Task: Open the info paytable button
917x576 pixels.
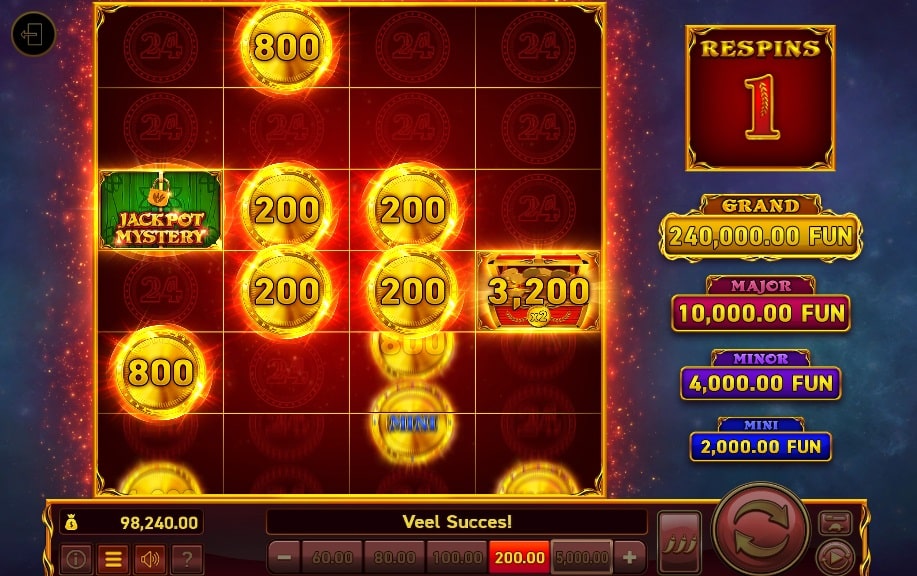Action: click(x=76, y=558)
